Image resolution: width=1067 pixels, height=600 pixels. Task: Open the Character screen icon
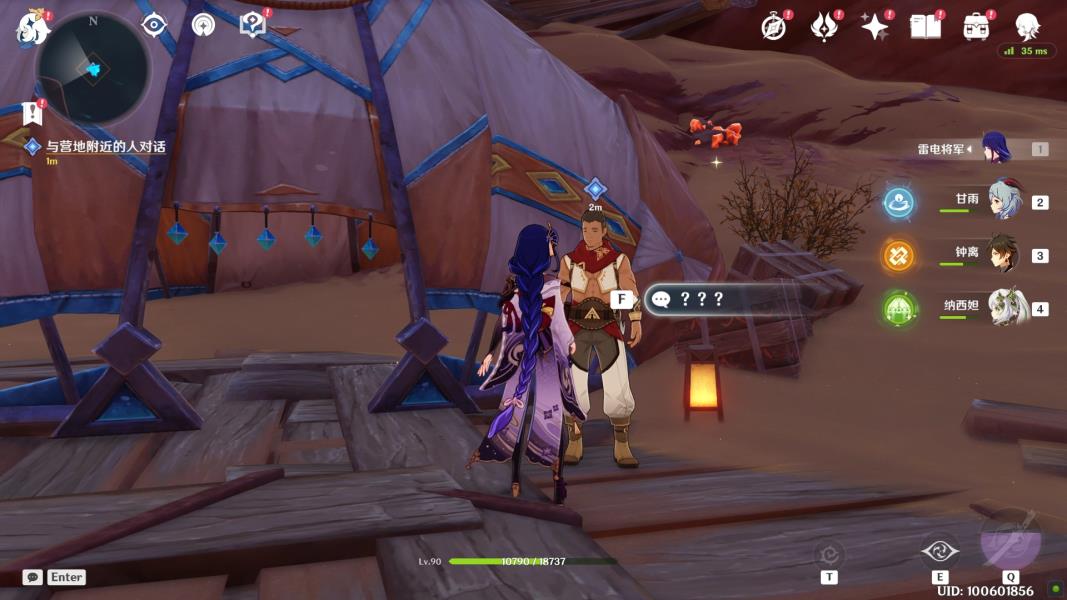(x=1027, y=27)
